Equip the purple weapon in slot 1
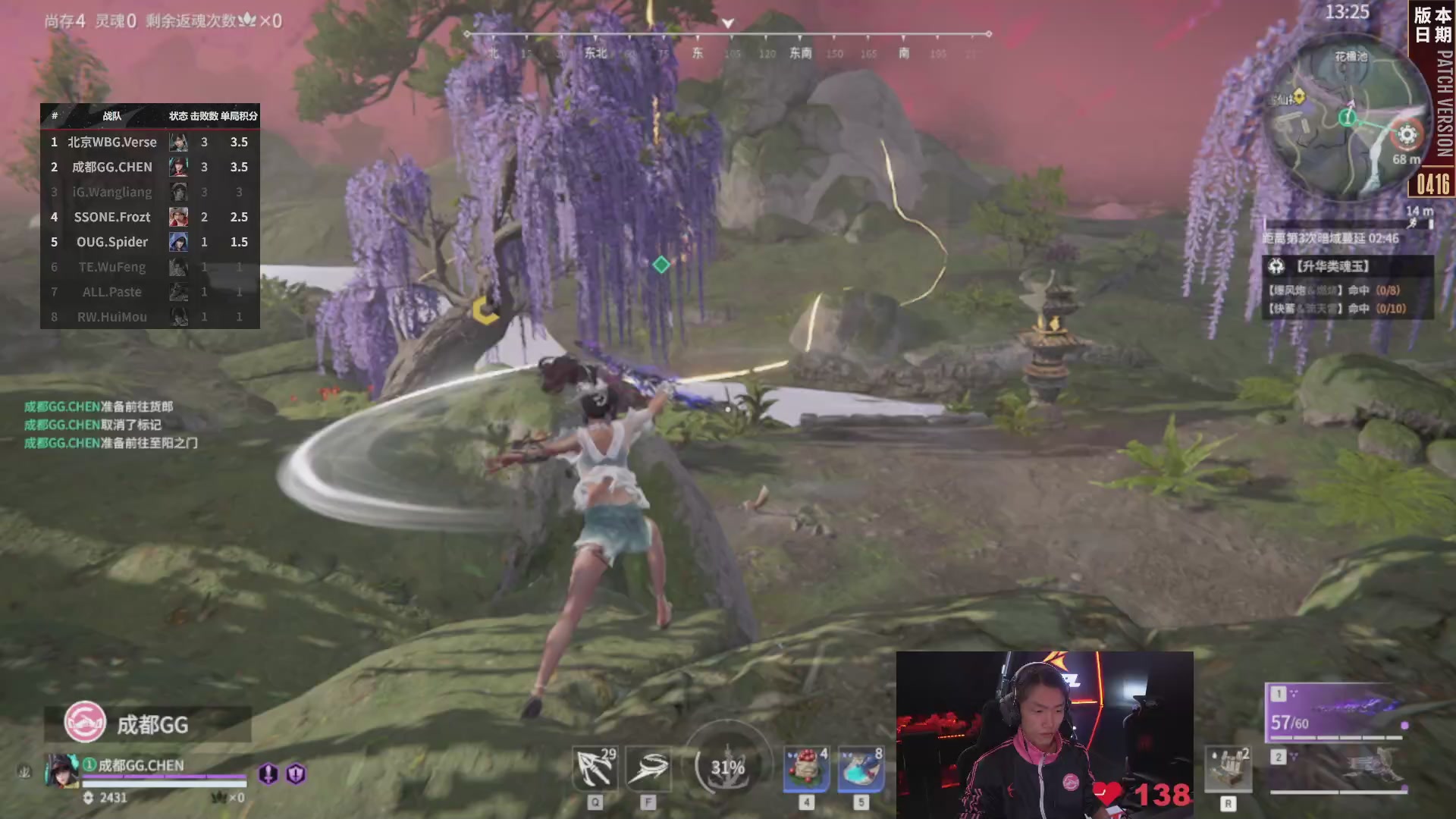 click(x=1335, y=713)
